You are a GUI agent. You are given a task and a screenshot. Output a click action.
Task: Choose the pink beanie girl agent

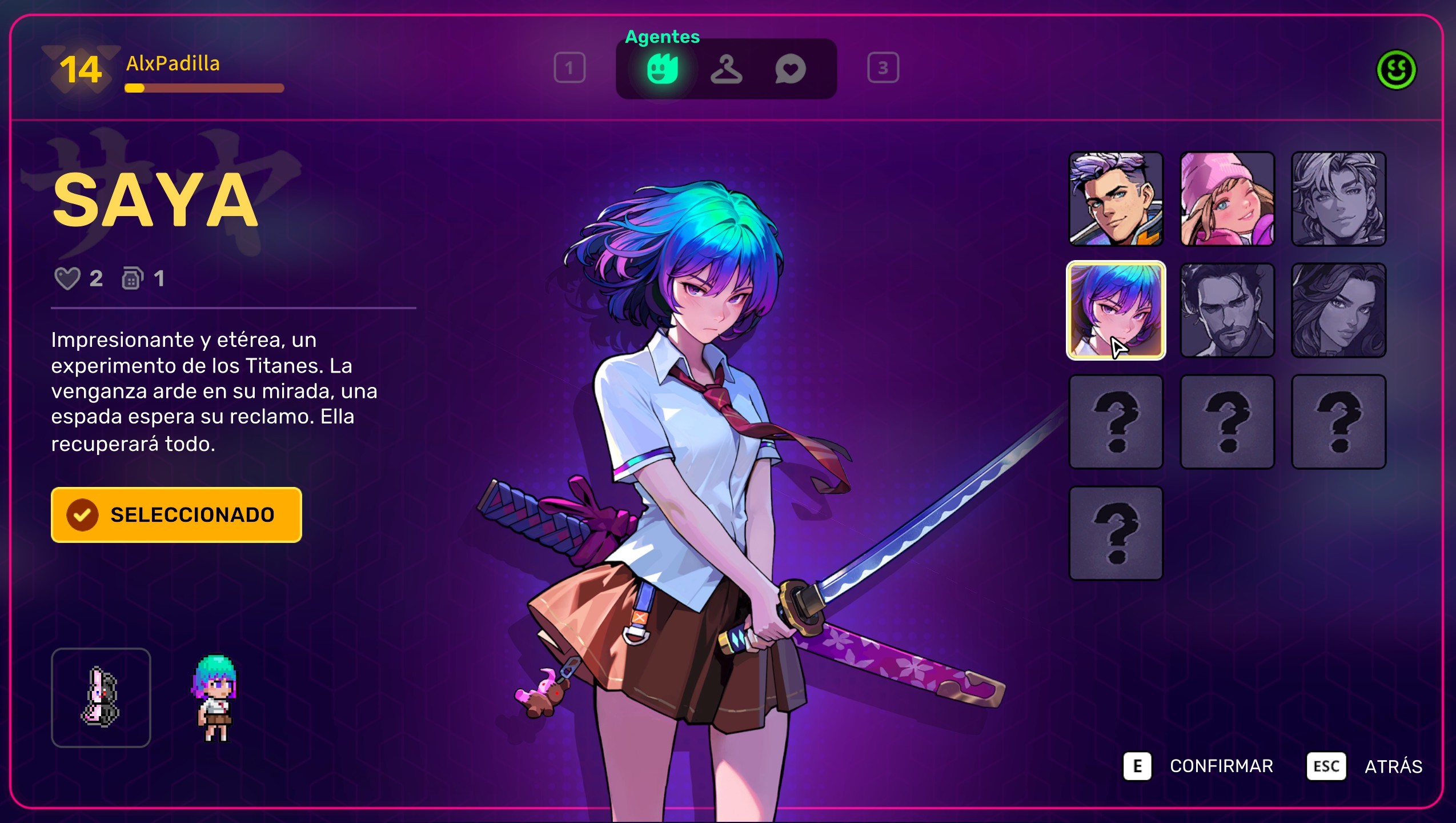(x=1227, y=199)
